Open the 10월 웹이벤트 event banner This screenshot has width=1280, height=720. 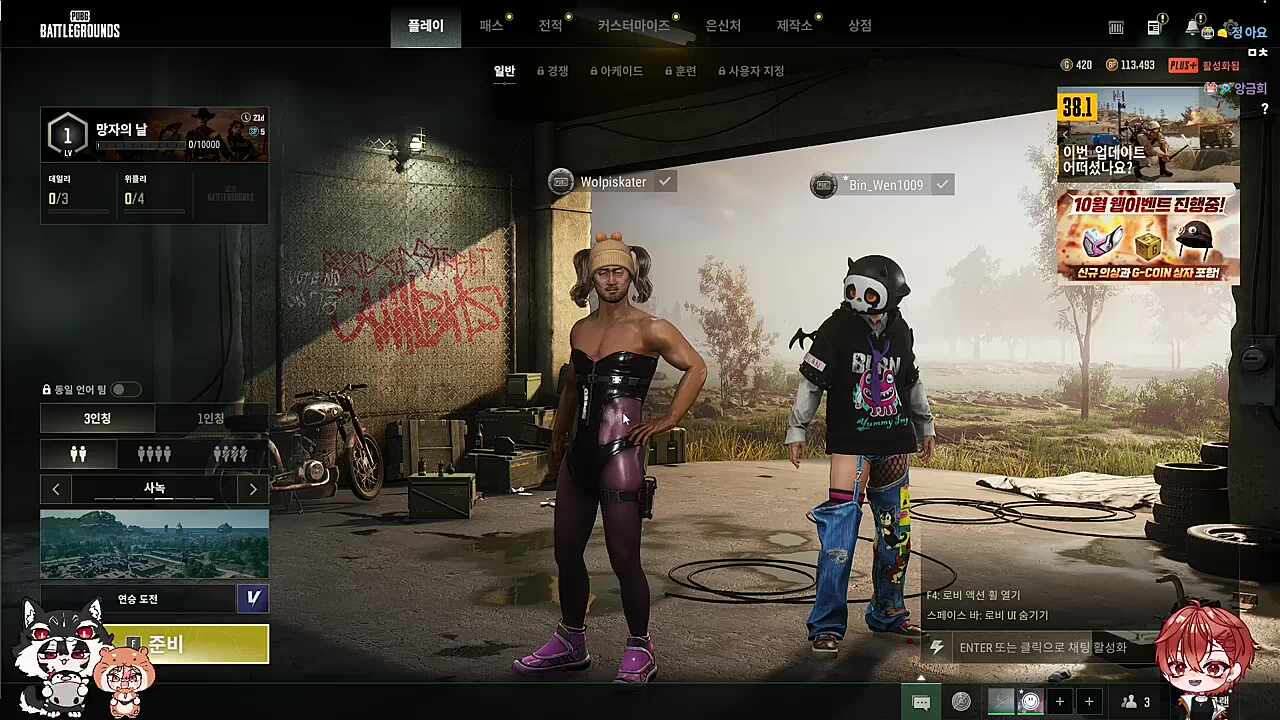[x=1148, y=237]
